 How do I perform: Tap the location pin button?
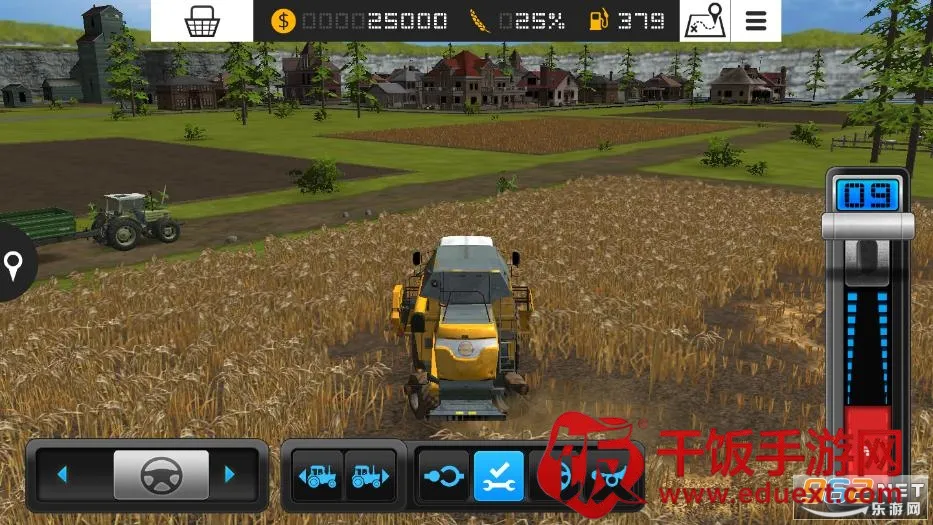click(14, 265)
